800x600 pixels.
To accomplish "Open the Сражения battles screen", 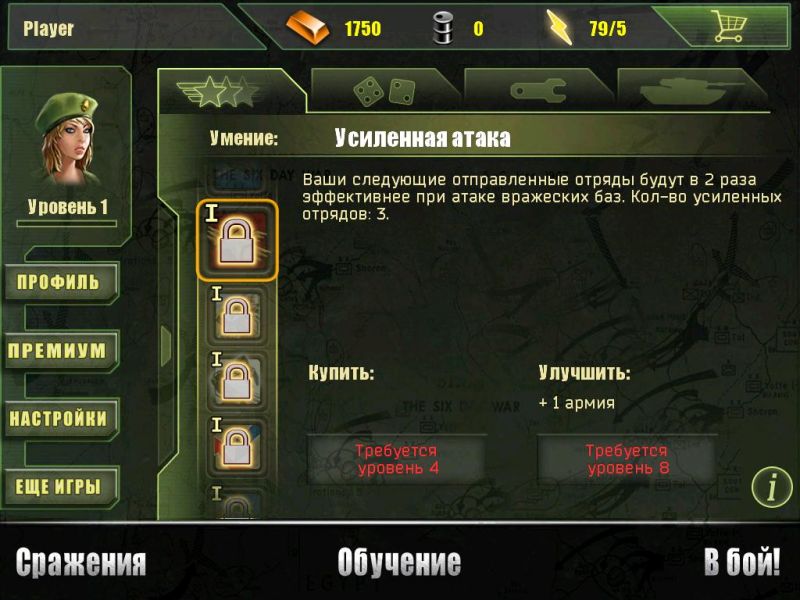I will click(81, 563).
